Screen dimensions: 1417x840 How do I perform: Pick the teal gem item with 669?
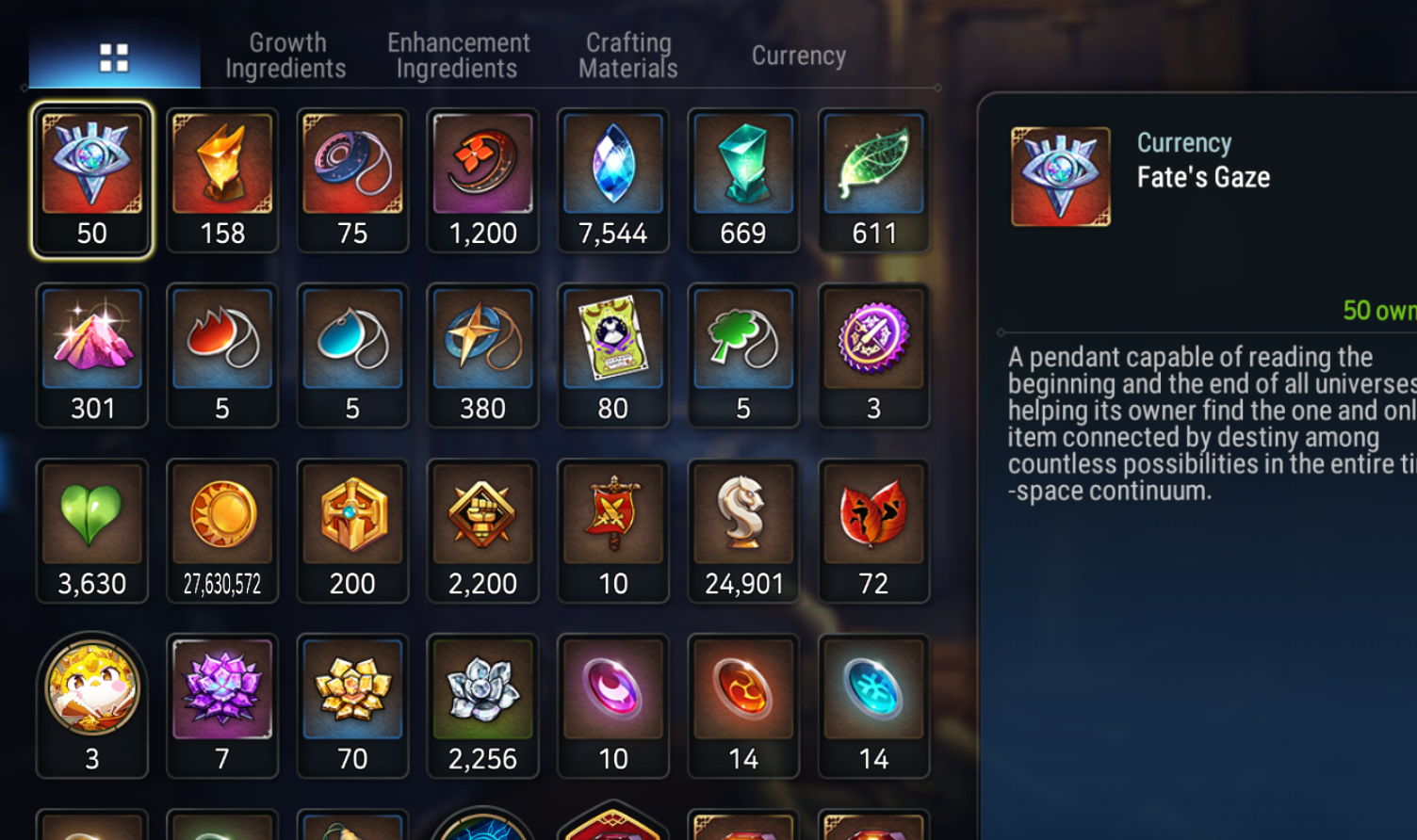click(x=743, y=179)
